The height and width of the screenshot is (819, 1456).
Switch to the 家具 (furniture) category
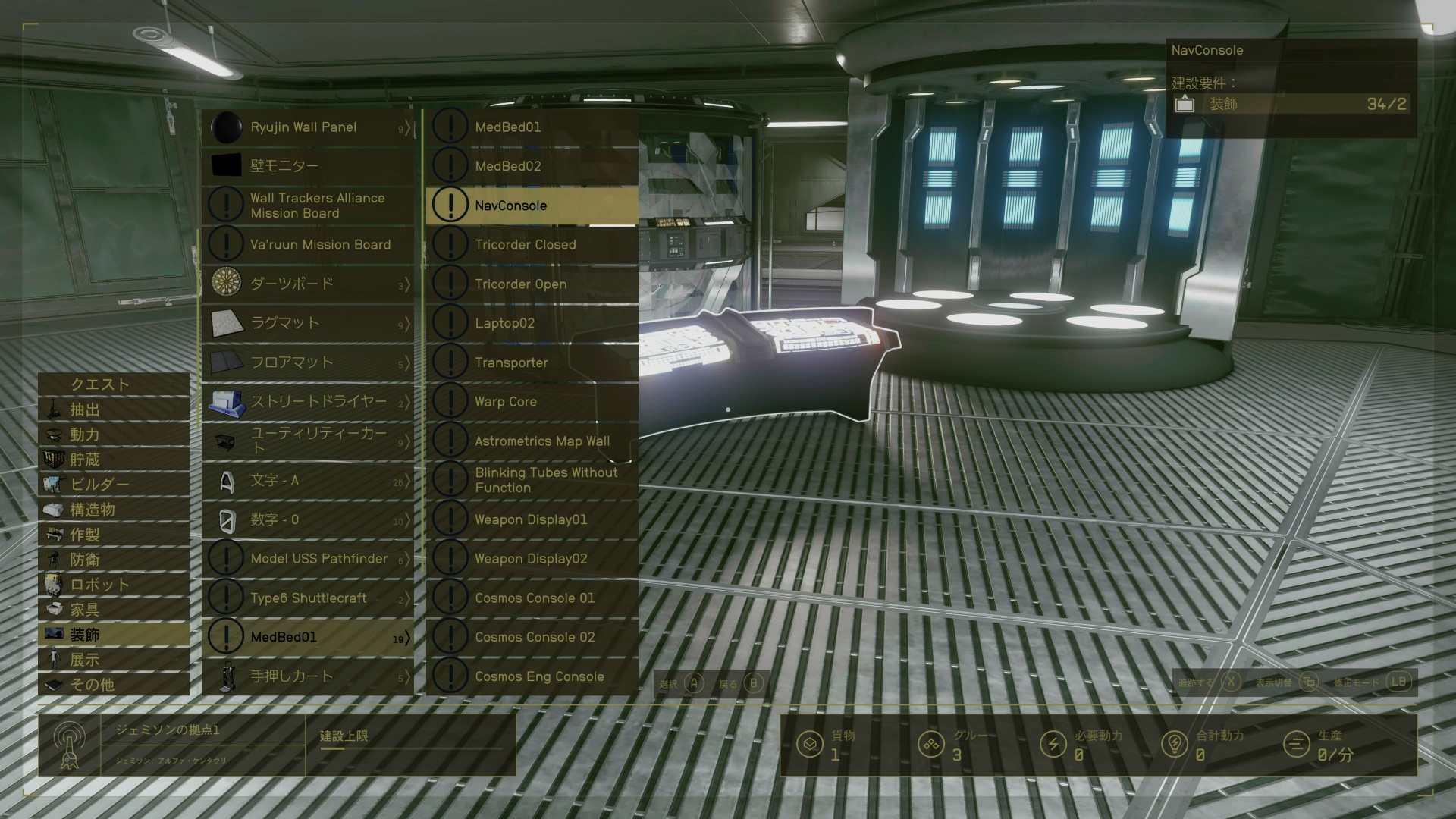[114, 610]
